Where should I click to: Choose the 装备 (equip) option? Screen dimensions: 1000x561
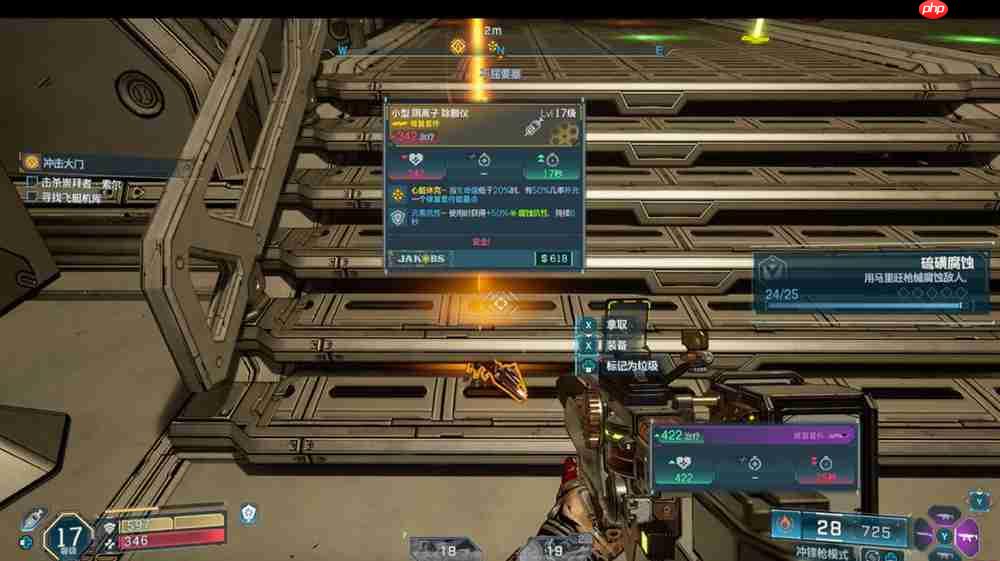point(615,345)
